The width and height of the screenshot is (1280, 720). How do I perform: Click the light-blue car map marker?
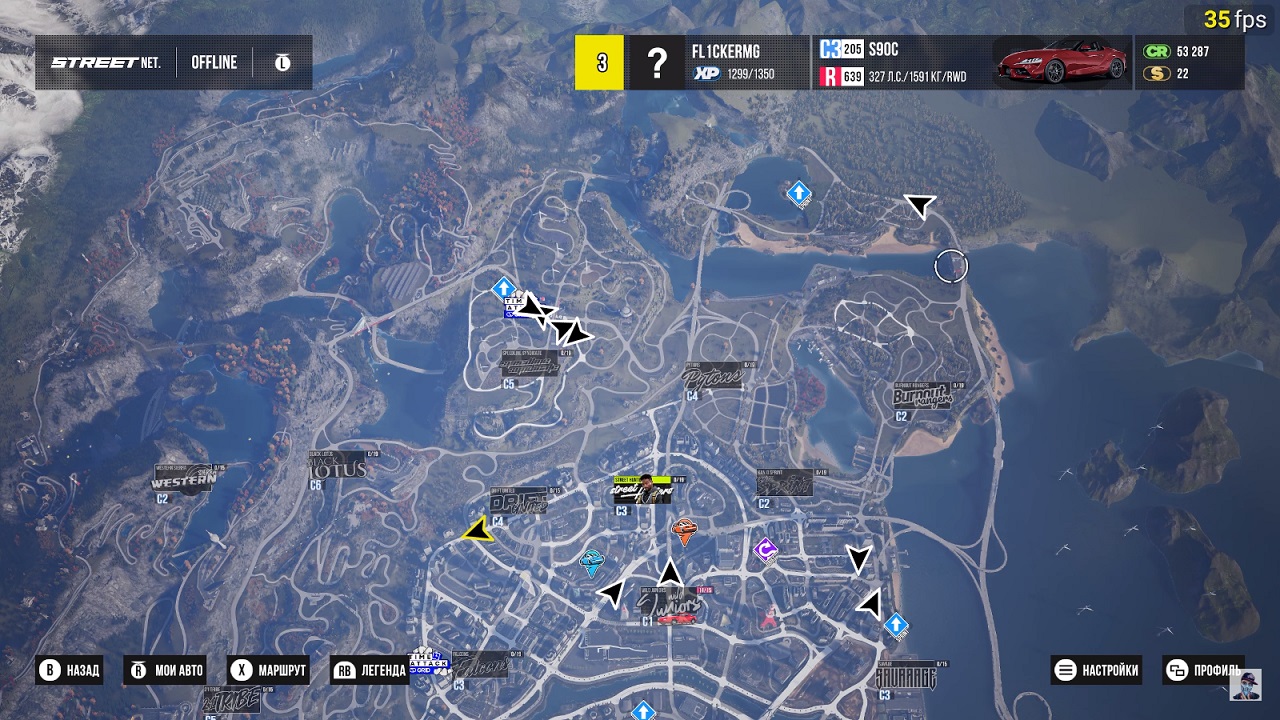click(x=592, y=563)
